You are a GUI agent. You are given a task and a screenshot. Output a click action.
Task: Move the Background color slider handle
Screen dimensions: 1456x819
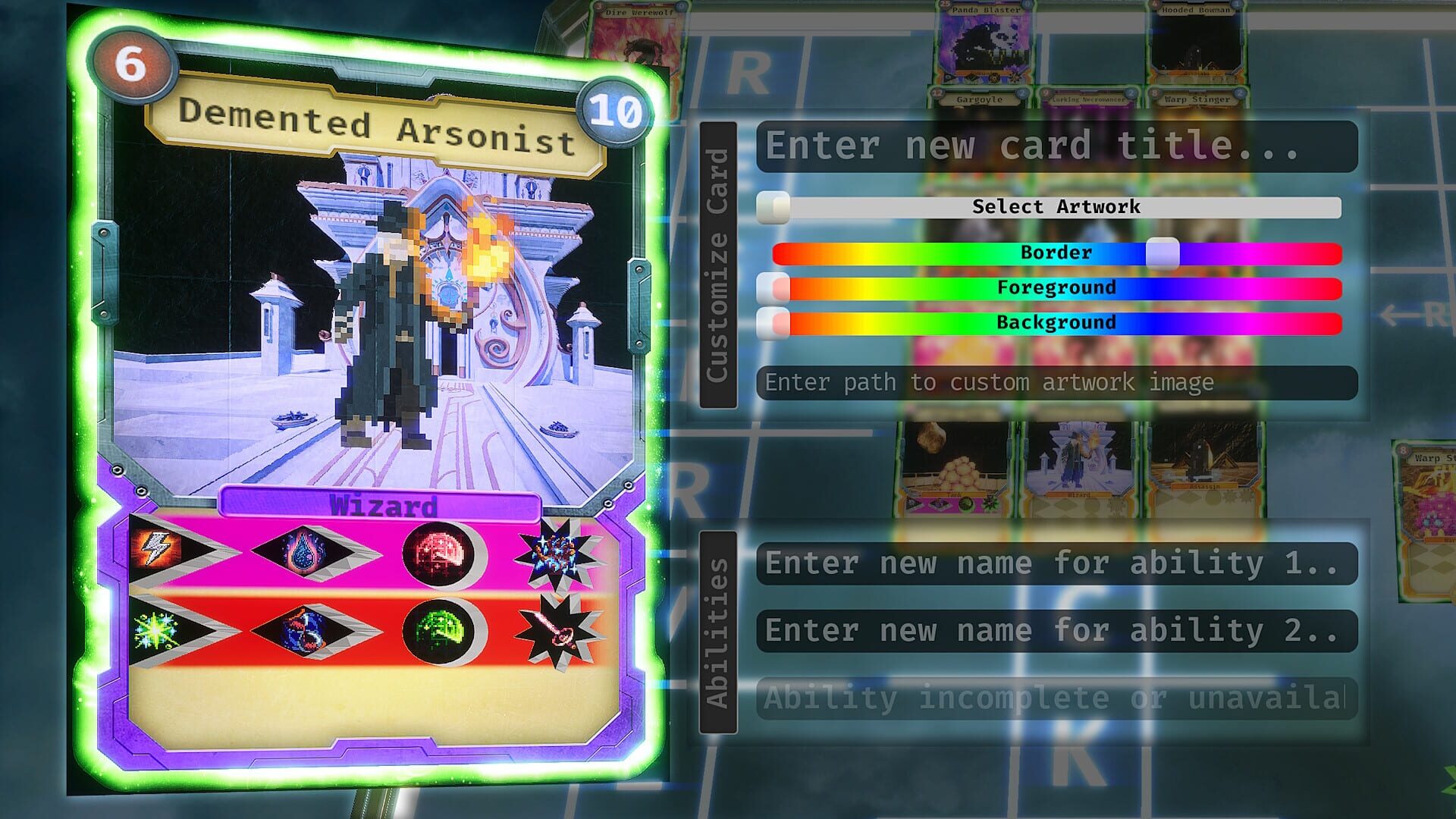tap(772, 322)
